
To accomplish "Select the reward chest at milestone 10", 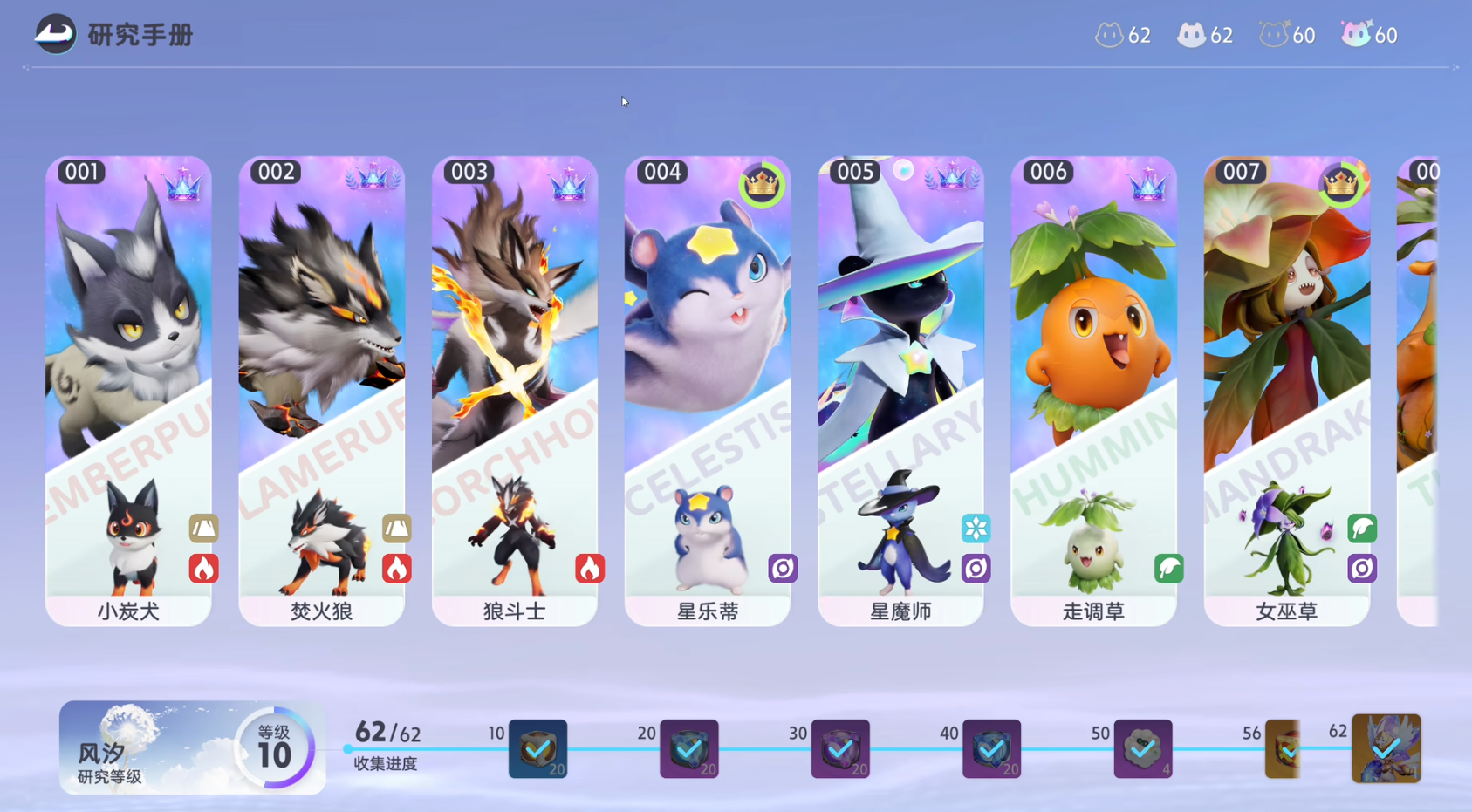I will coord(537,748).
